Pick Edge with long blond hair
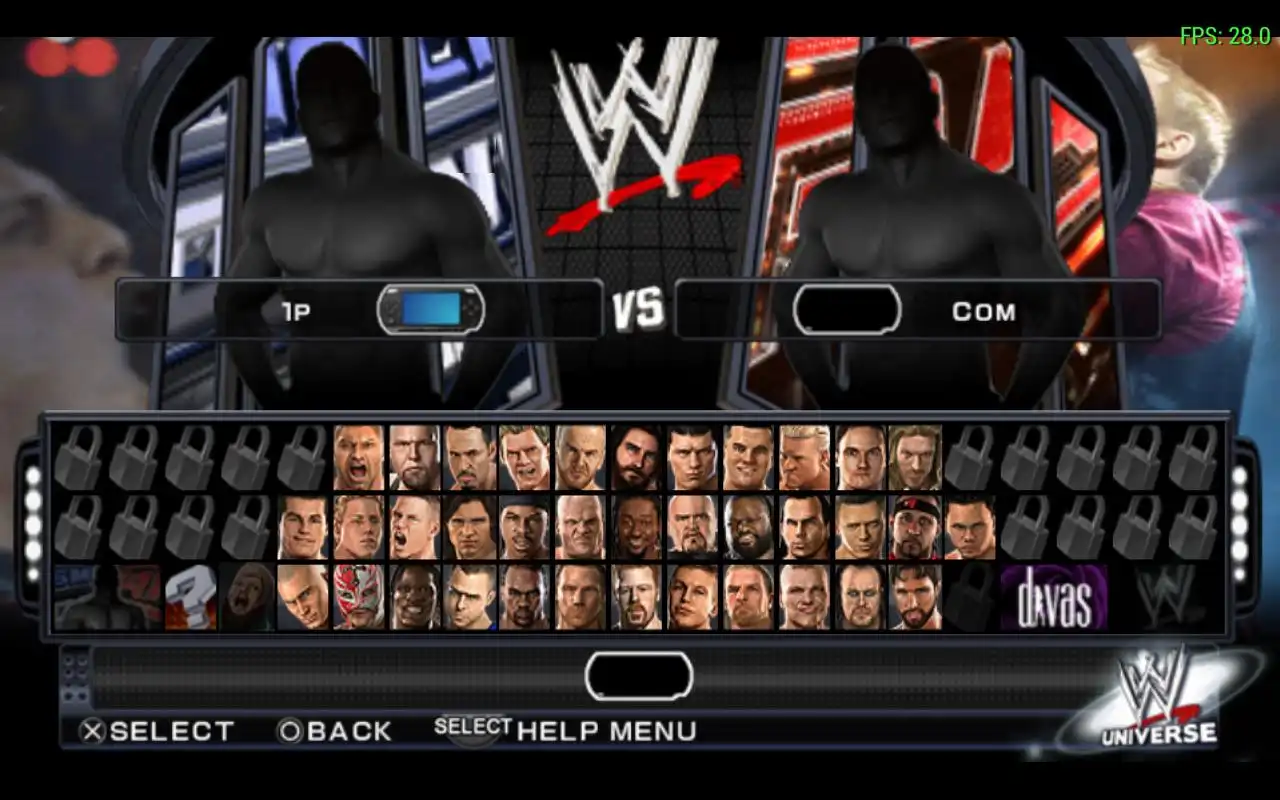Screen dimensions: 1280x800 914,458
